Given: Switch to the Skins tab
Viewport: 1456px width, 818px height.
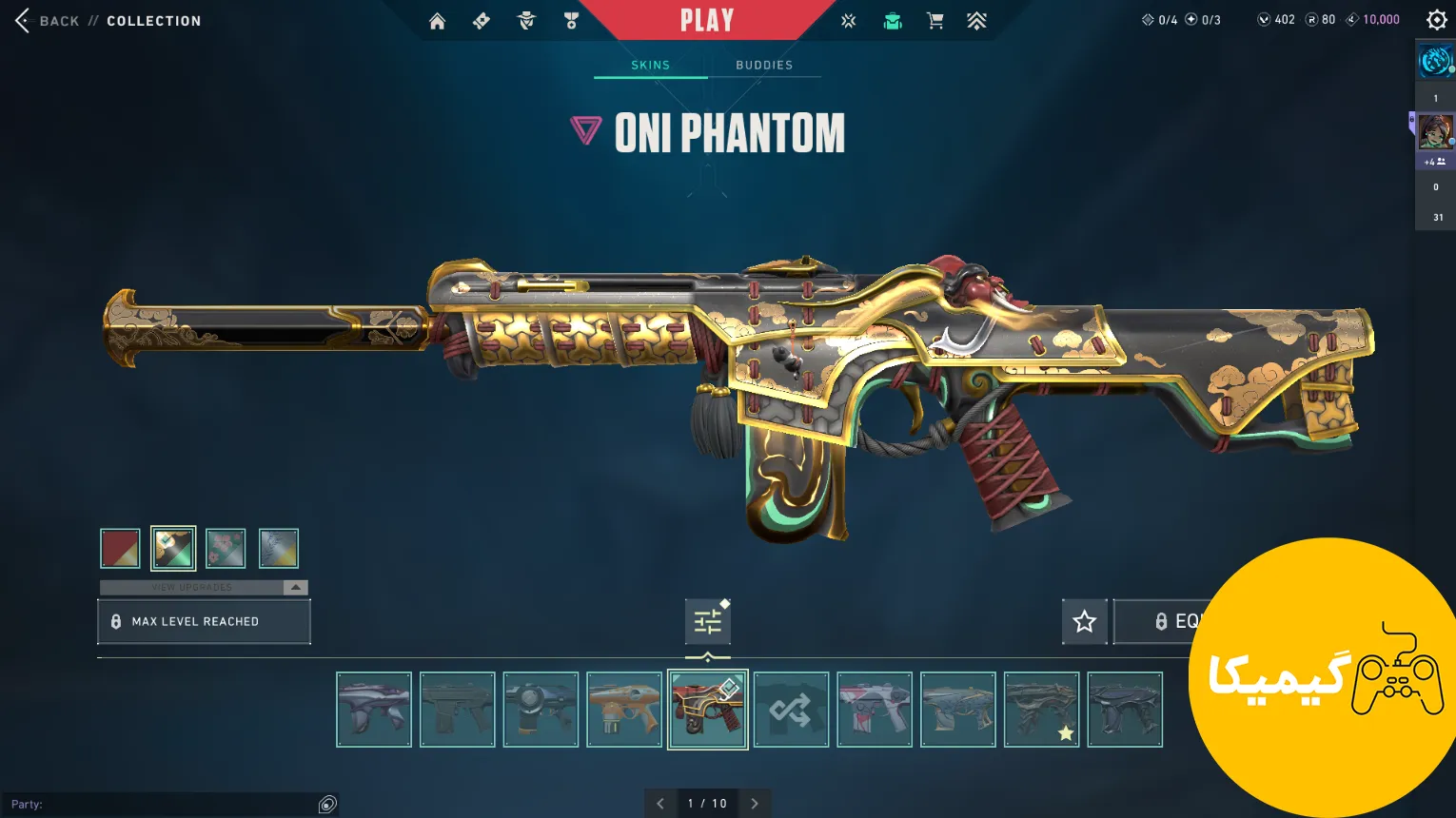Looking at the screenshot, I should [651, 65].
